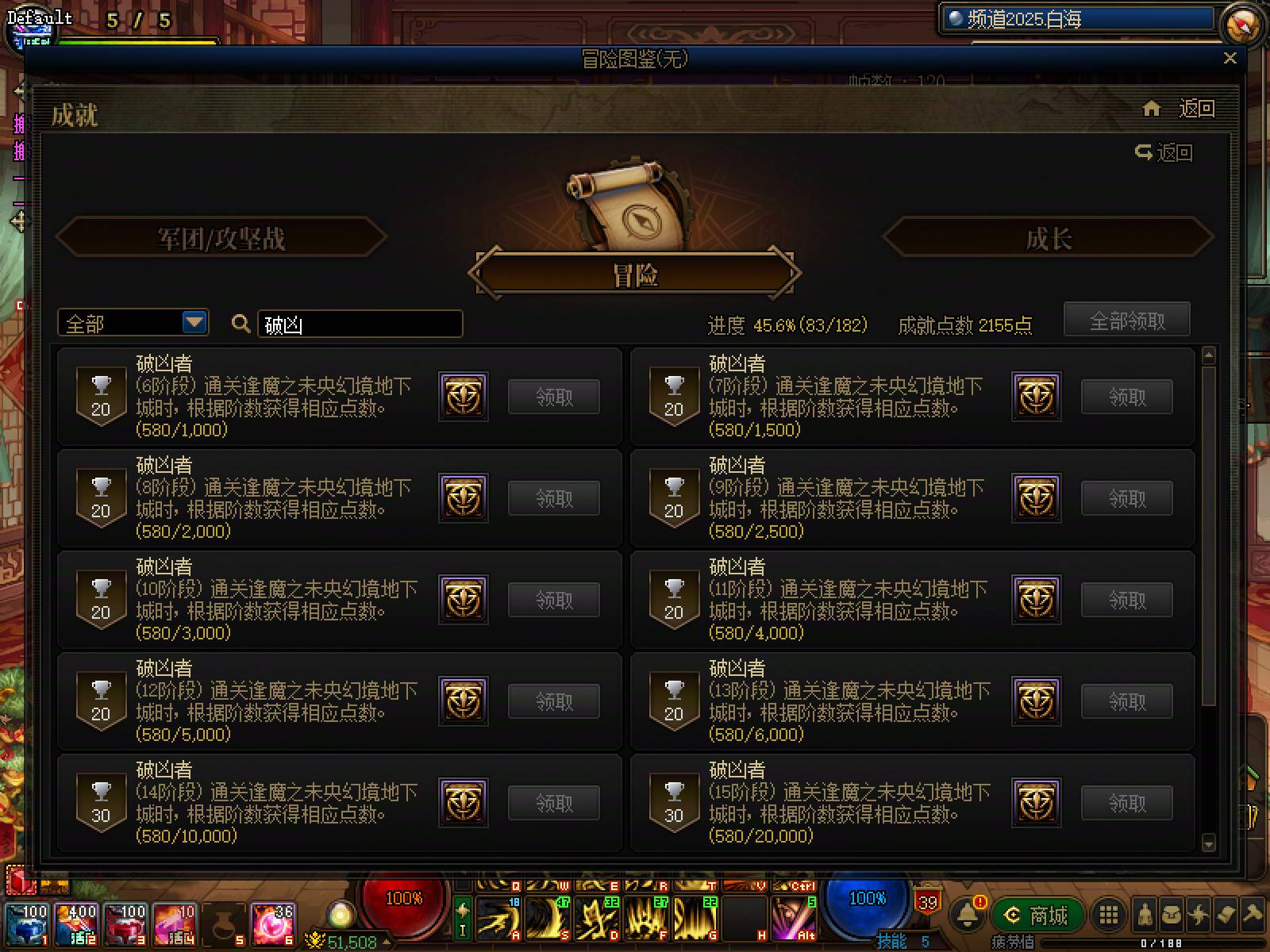
Task: Click the nine-square menu grid icon
Action: click(x=1110, y=914)
